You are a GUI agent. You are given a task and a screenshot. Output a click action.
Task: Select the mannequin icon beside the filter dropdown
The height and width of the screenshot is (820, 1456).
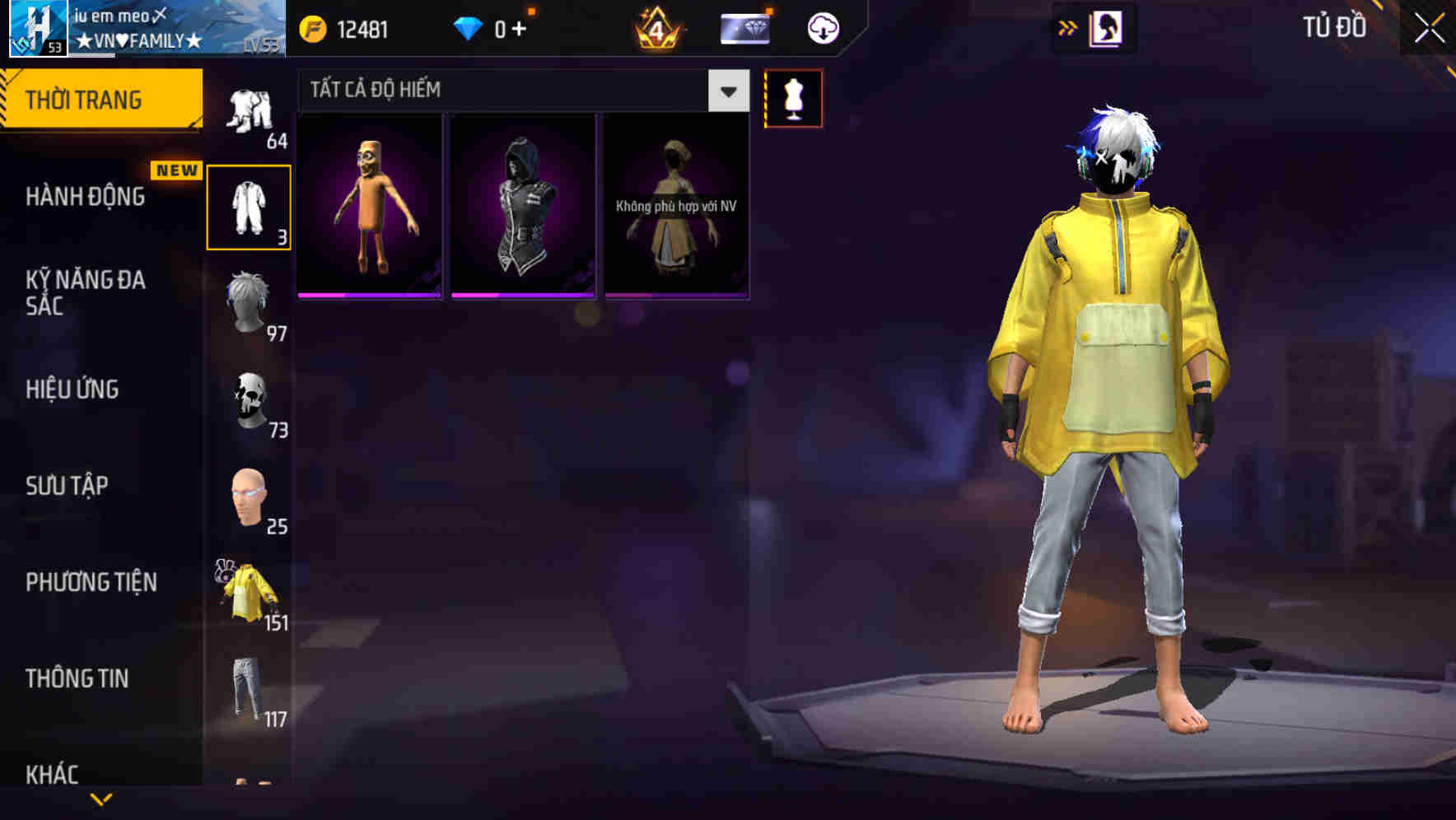(794, 98)
